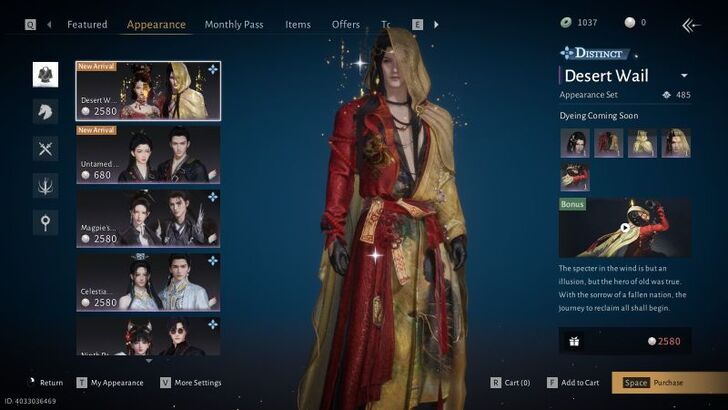Image resolution: width=728 pixels, height=410 pixels.
Task: Select the outfit category icon in sidebar
Action: pyautogui.click(x=45, y=73)
